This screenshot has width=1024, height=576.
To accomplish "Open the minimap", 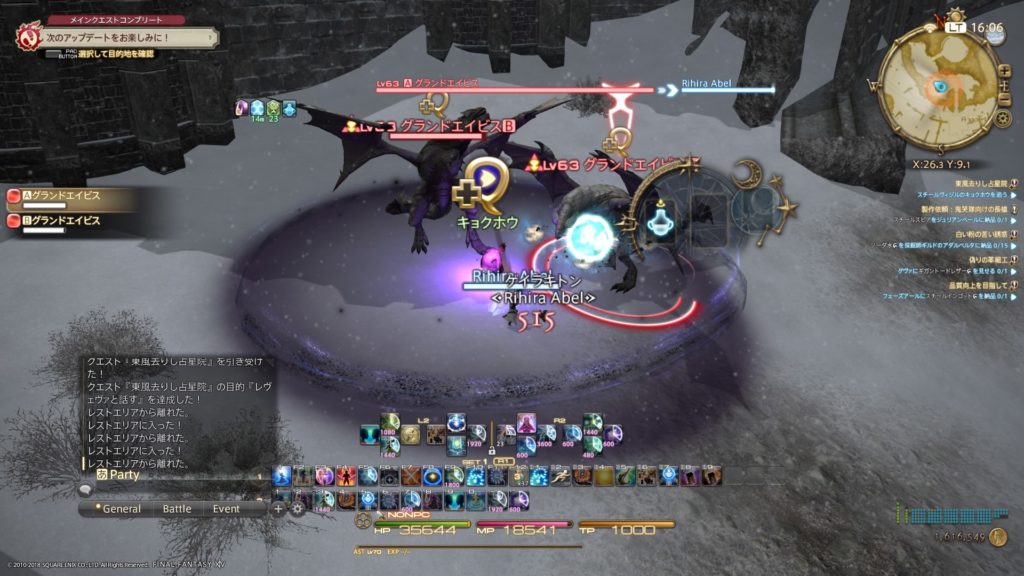I will pos(940,88).
